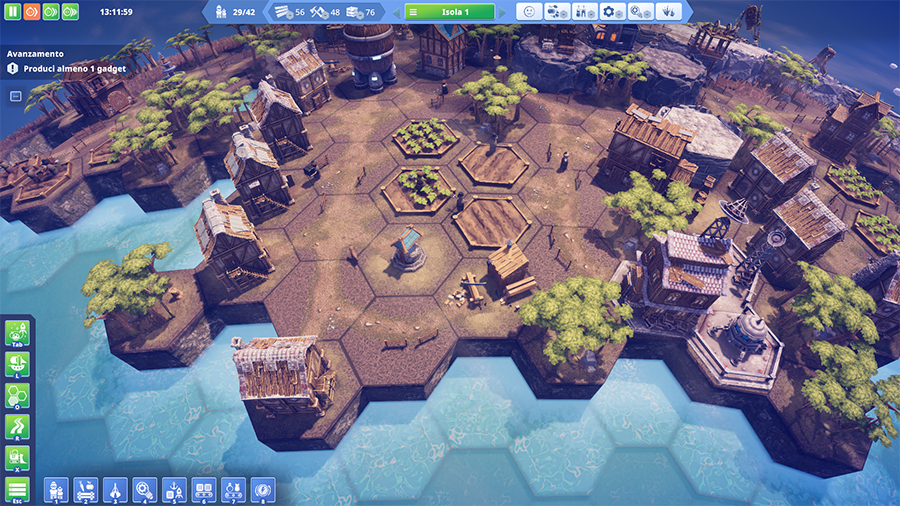This screenshot has height=506, width=900.
Task: Switch to the next island arrow
Action: pyautogui.click(x=503, y=12)
